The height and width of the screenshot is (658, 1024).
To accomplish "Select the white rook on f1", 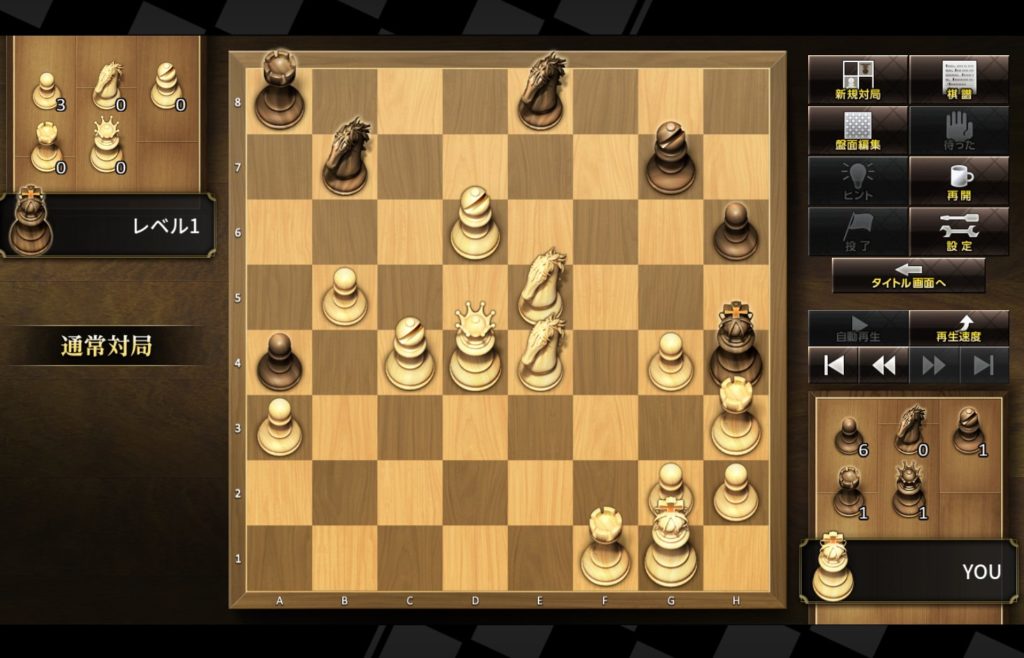I will [x=605, y=550].
